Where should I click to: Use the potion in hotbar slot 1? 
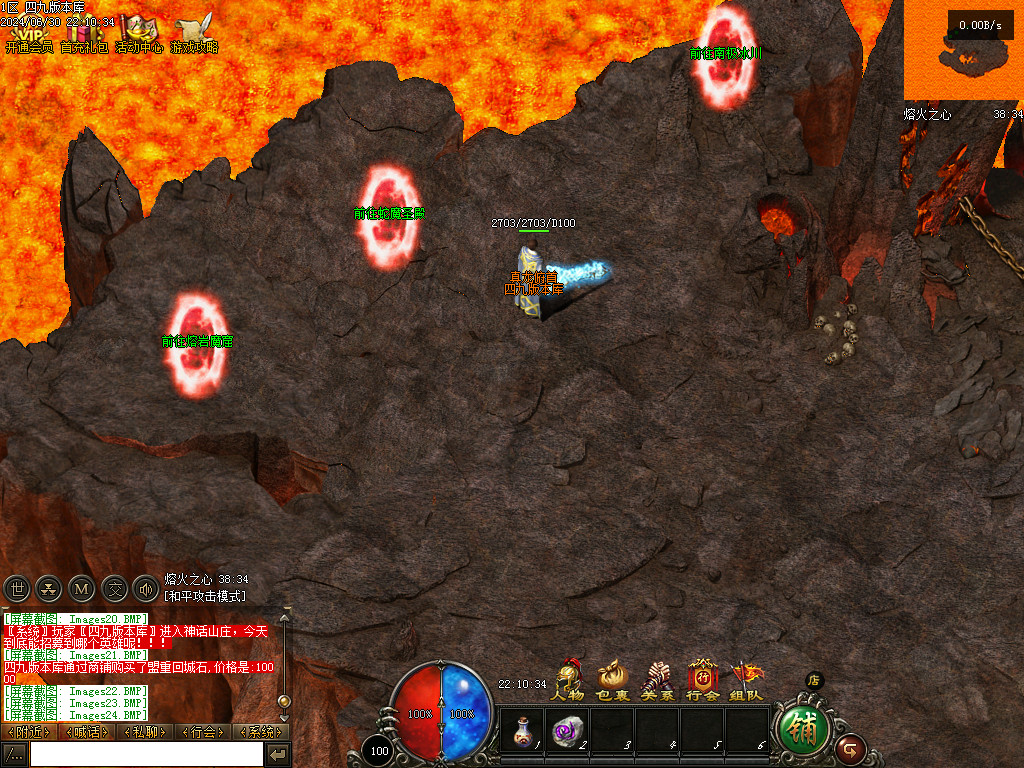coord(522,730)
